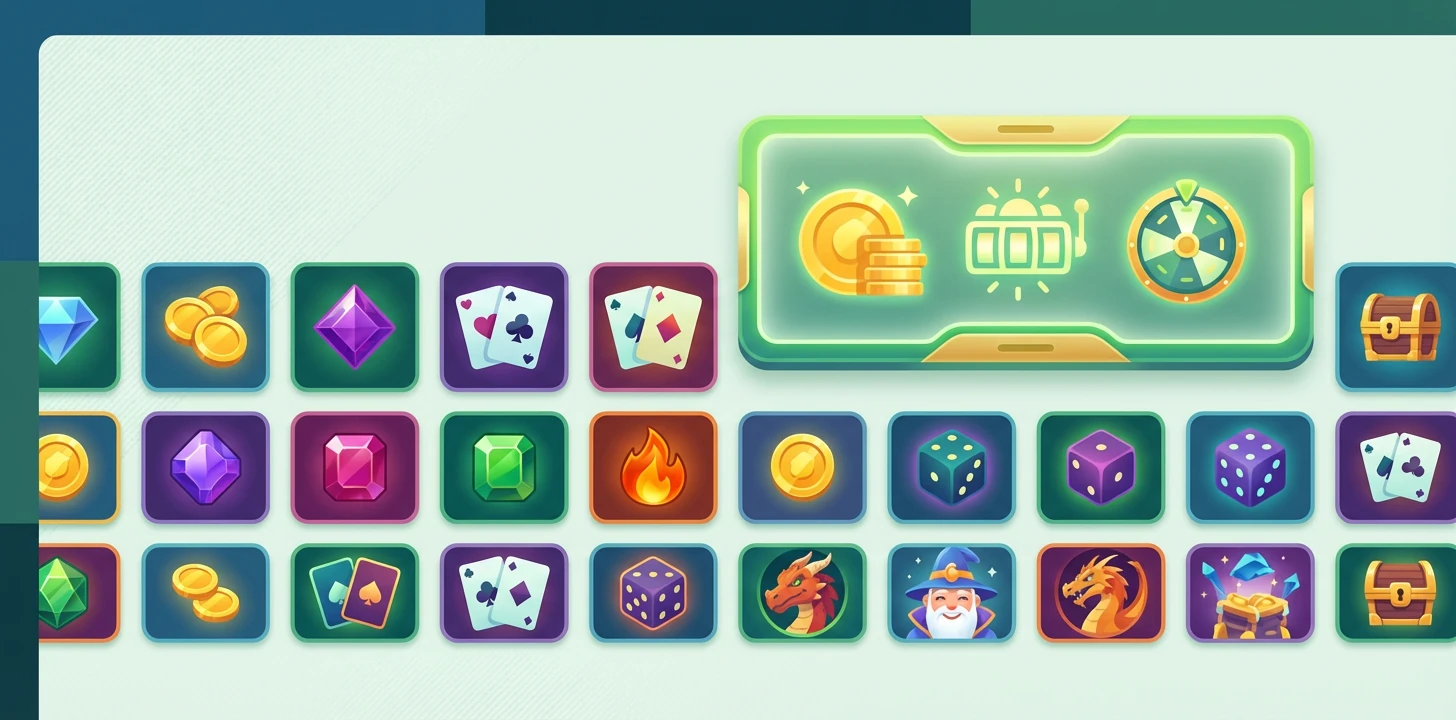Screen dimensions: 1456x720
Task: Open the teal dice game tile
Action: pyautogui.click(x=951, y=467)
